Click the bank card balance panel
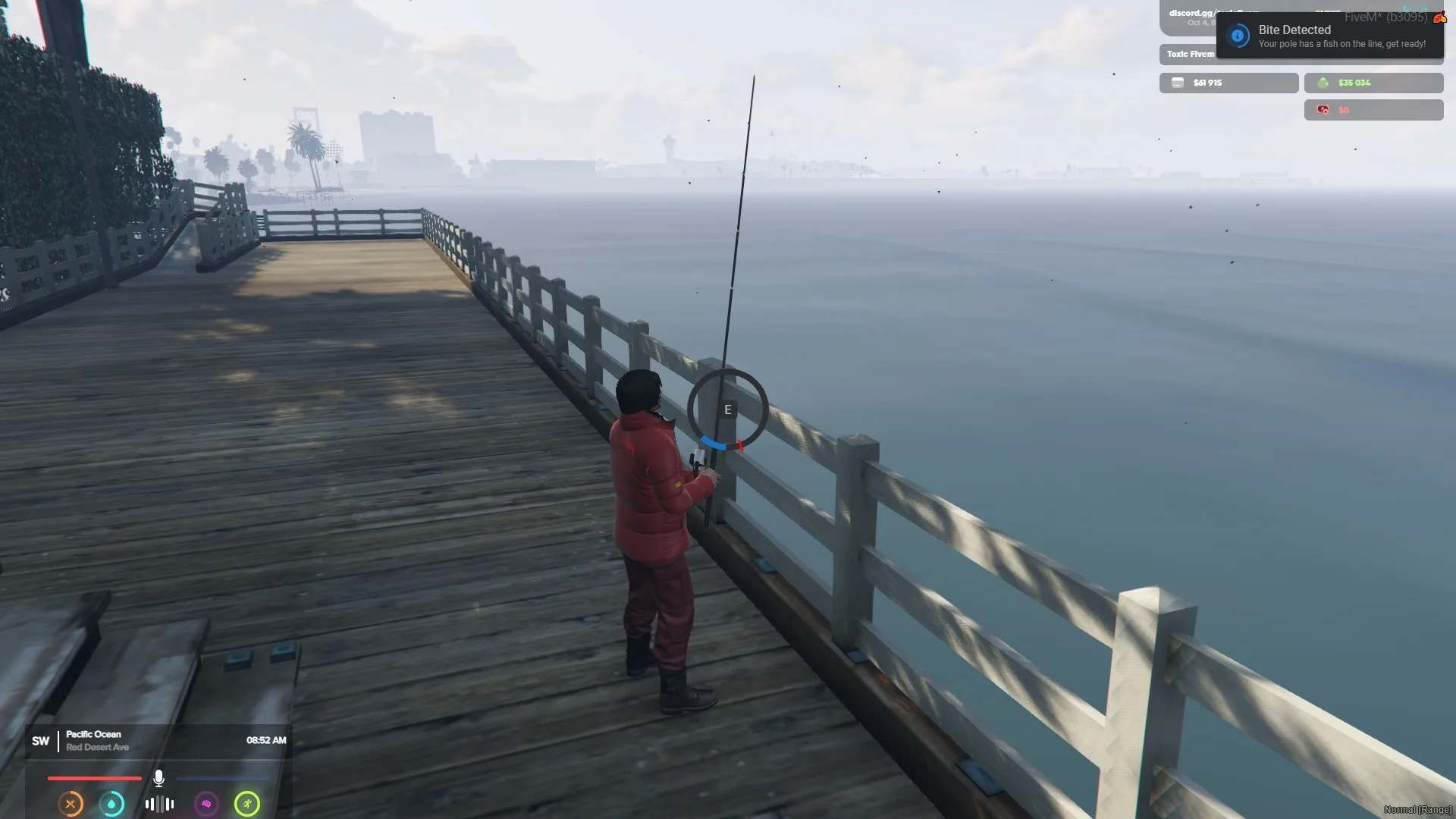Image resolution: width=1456 pixels, height=819 pixels. 1228,83
